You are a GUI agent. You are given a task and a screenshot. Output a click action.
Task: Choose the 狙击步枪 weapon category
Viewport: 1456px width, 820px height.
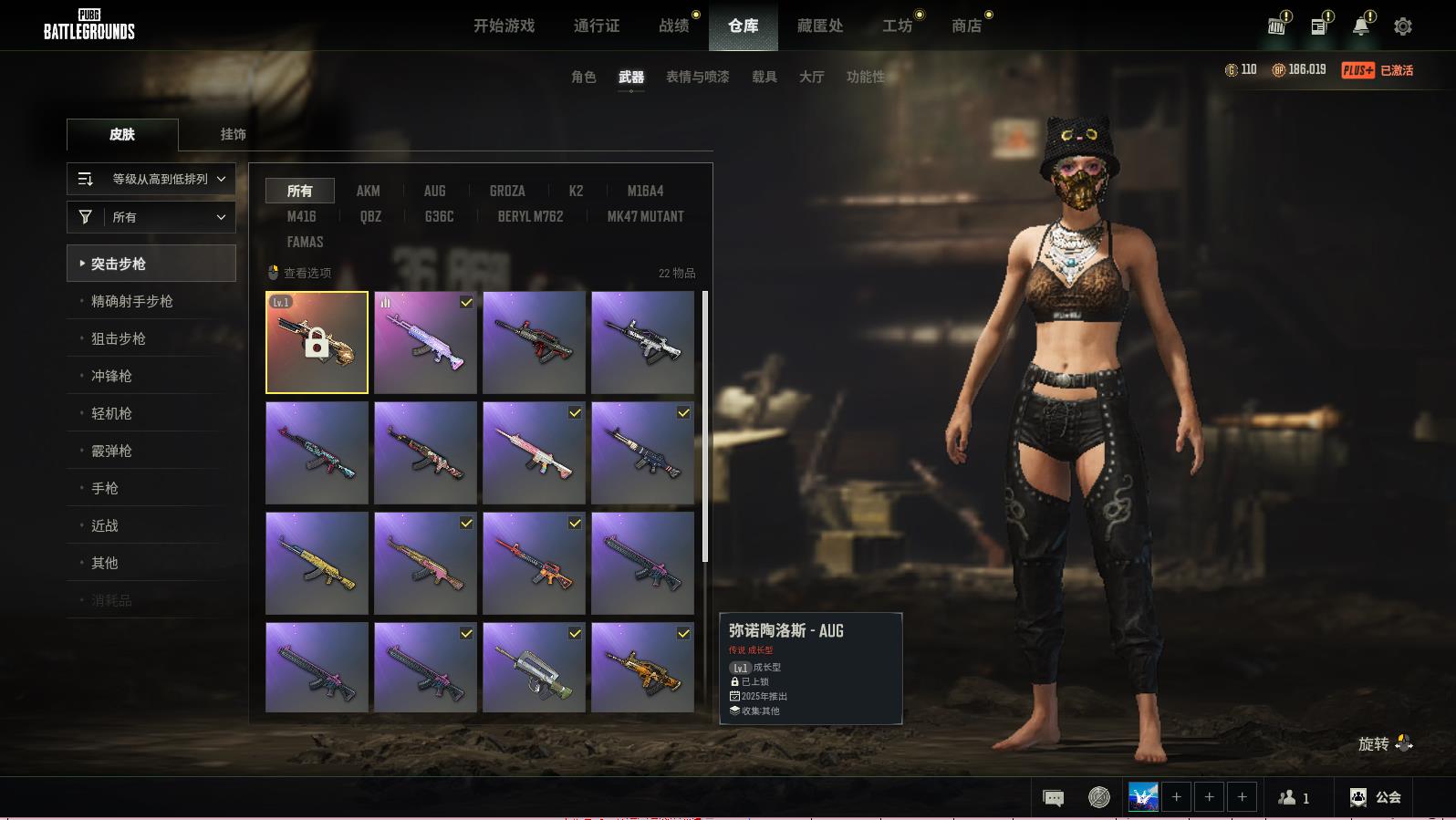[x=119, y=338]
